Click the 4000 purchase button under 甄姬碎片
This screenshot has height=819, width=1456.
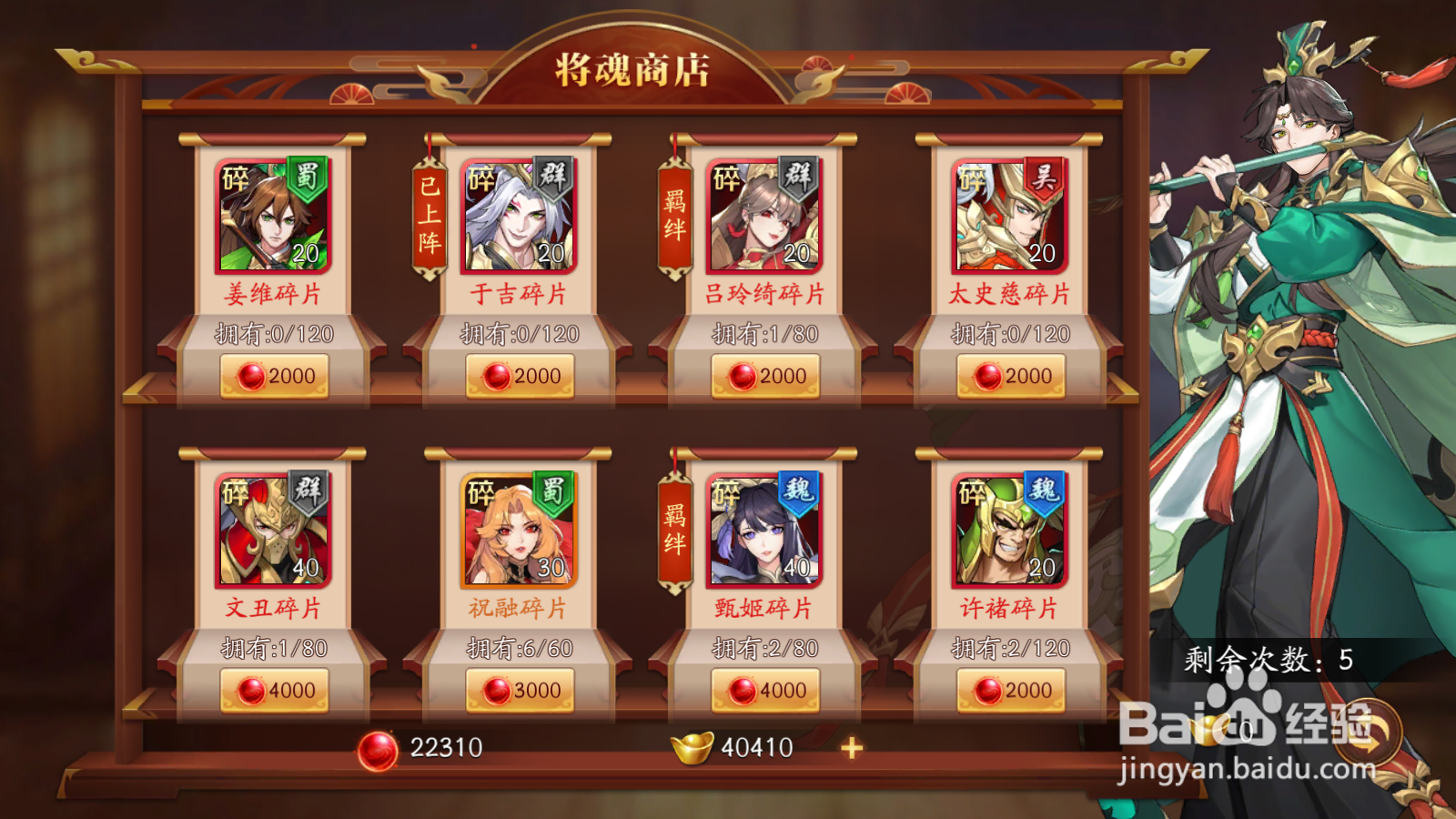click(x=765, y=690)
